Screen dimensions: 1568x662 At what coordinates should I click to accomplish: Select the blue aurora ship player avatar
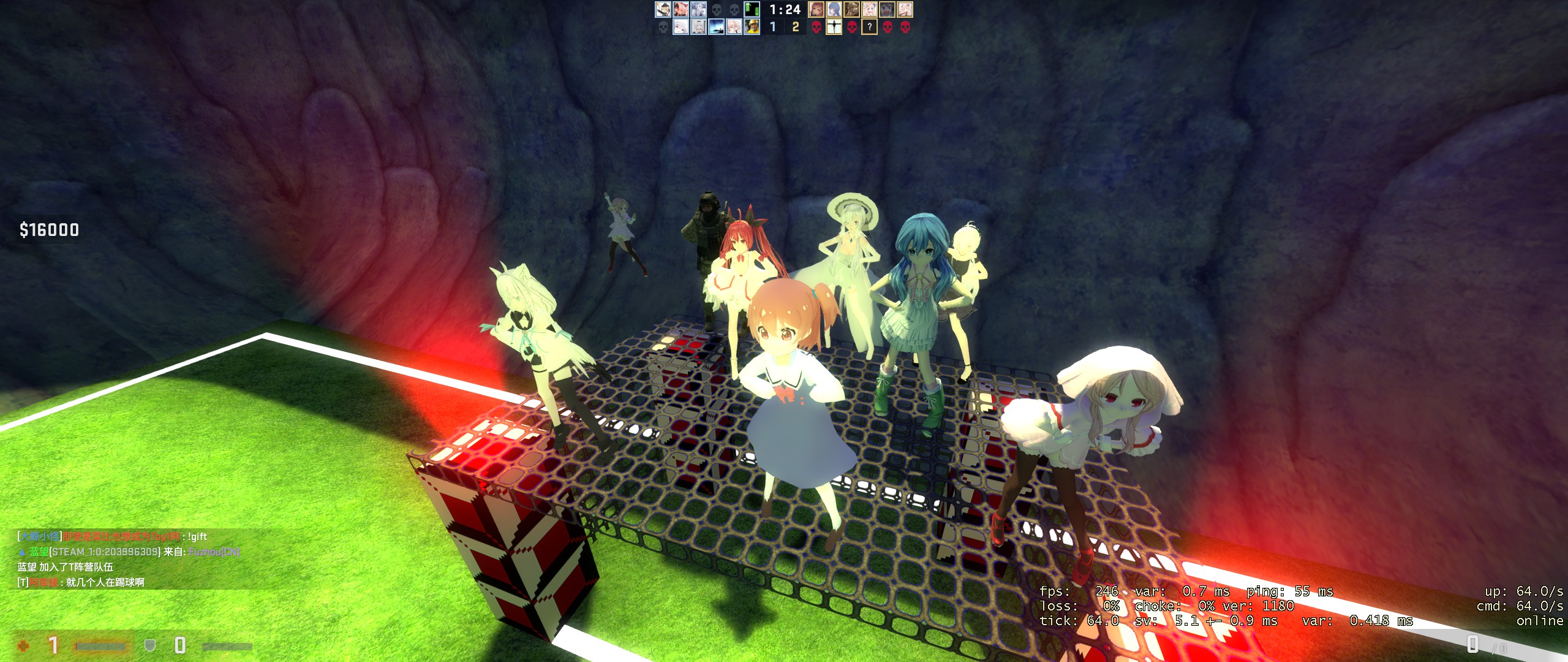pos(716,27)
